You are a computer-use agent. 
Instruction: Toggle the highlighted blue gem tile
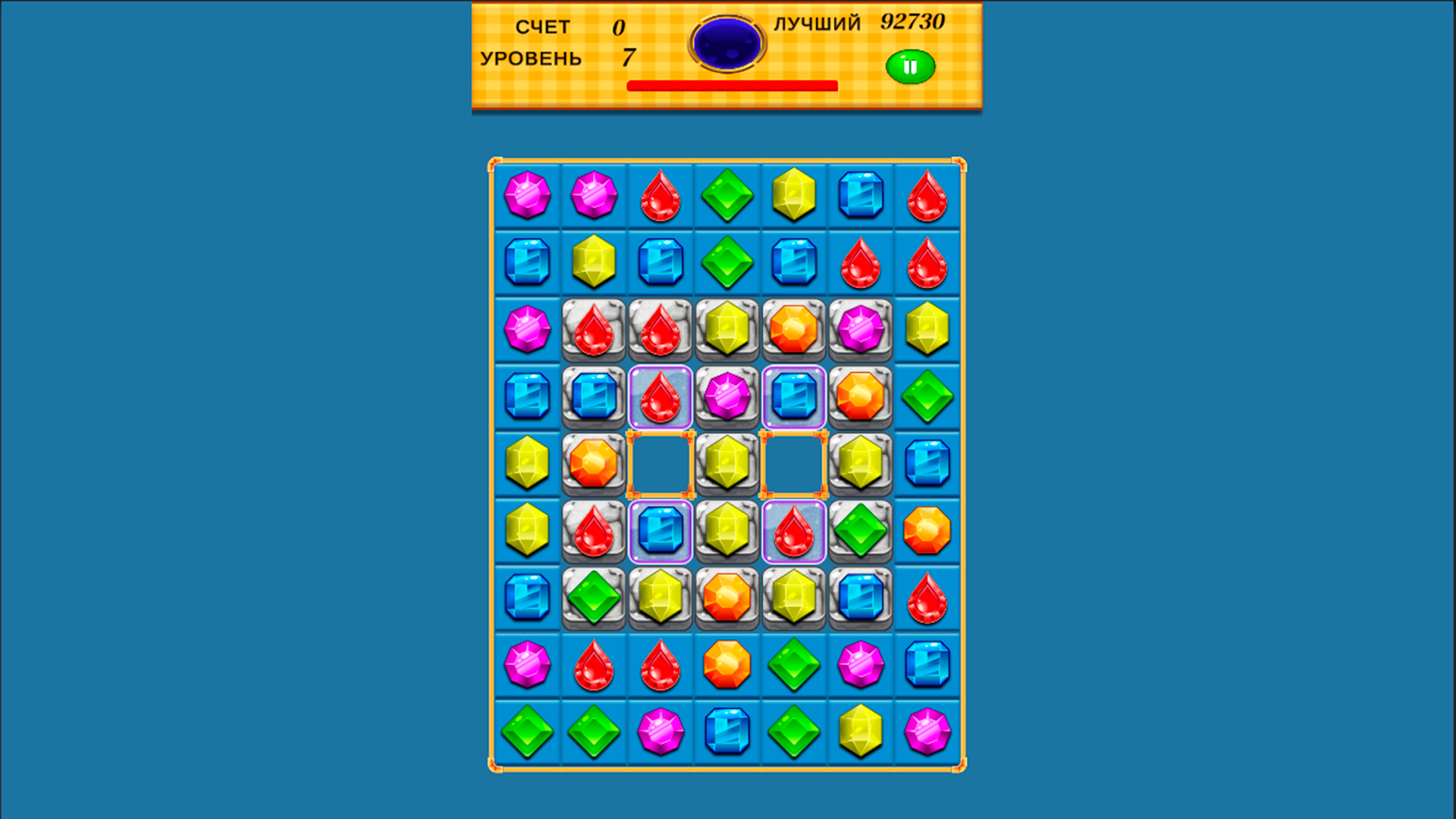tap(661, 529)
